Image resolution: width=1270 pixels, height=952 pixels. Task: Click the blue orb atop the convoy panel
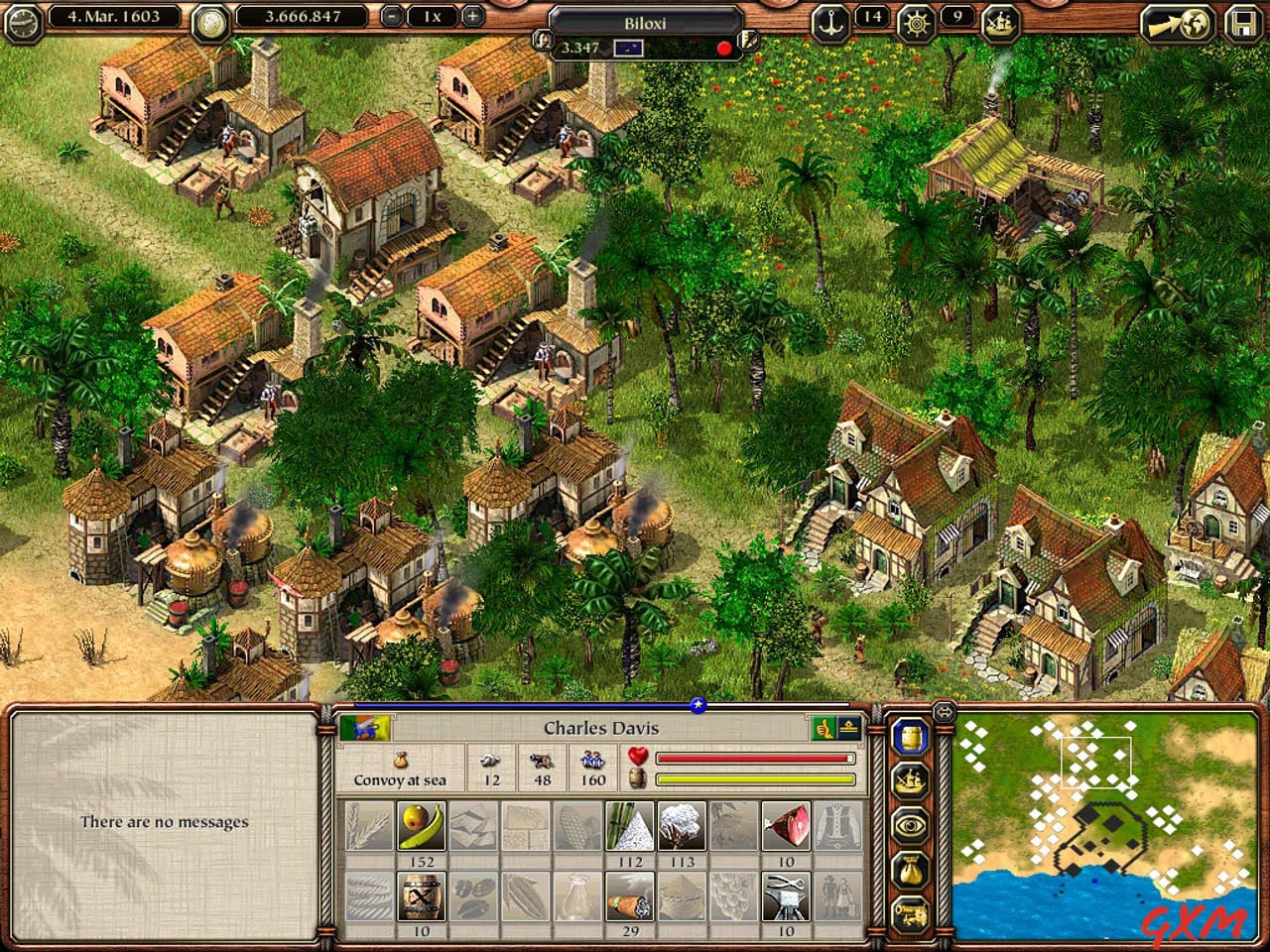tap(698, 706)
